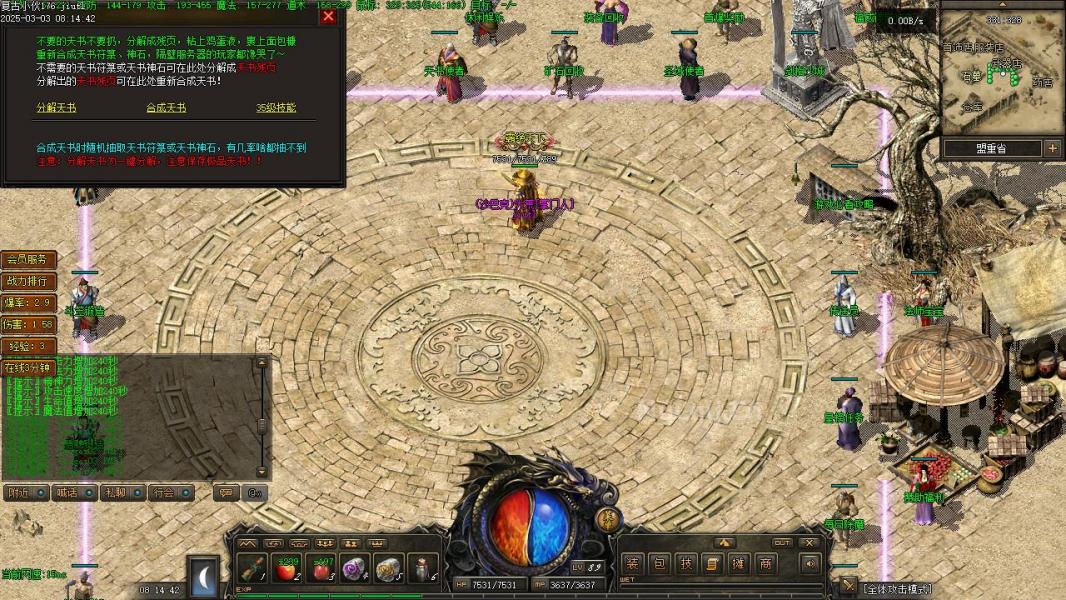The width and height of the screenshot is (1066, 600).
Task: Open the 商 shop button
Action: tap(765, 564)
